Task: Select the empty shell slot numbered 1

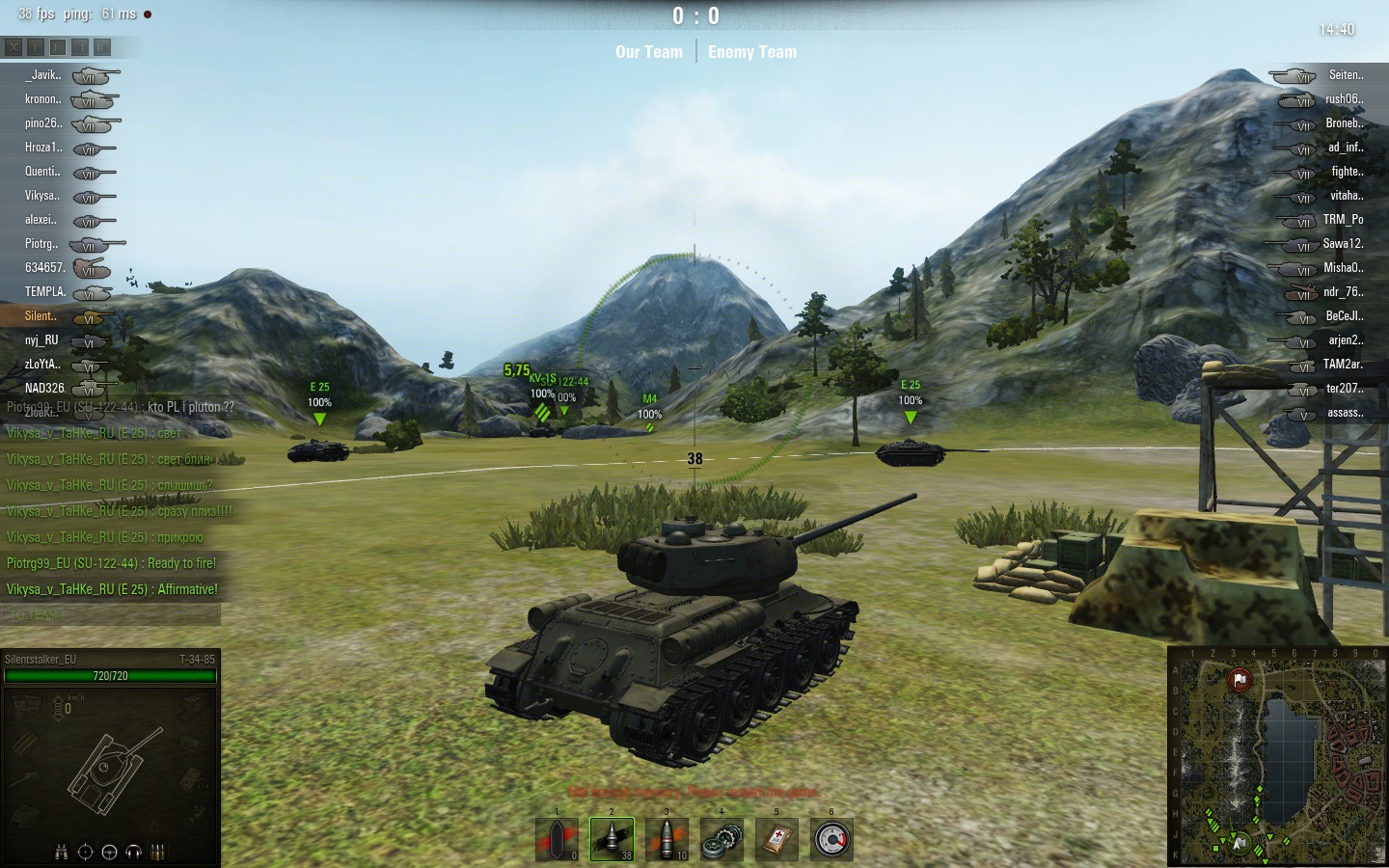Action: 557,839
